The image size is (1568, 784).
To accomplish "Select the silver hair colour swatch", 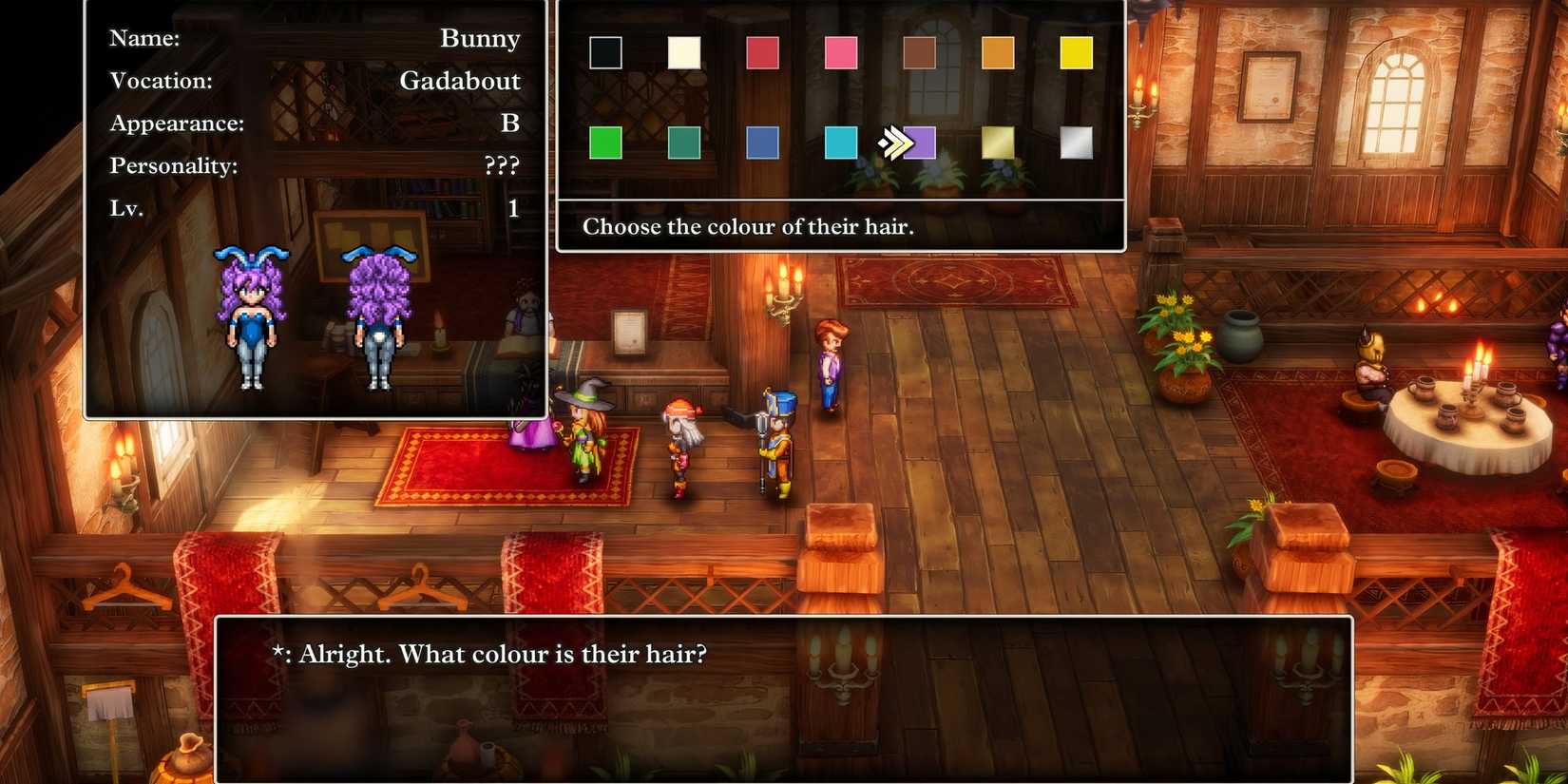I will point(1078,143).
